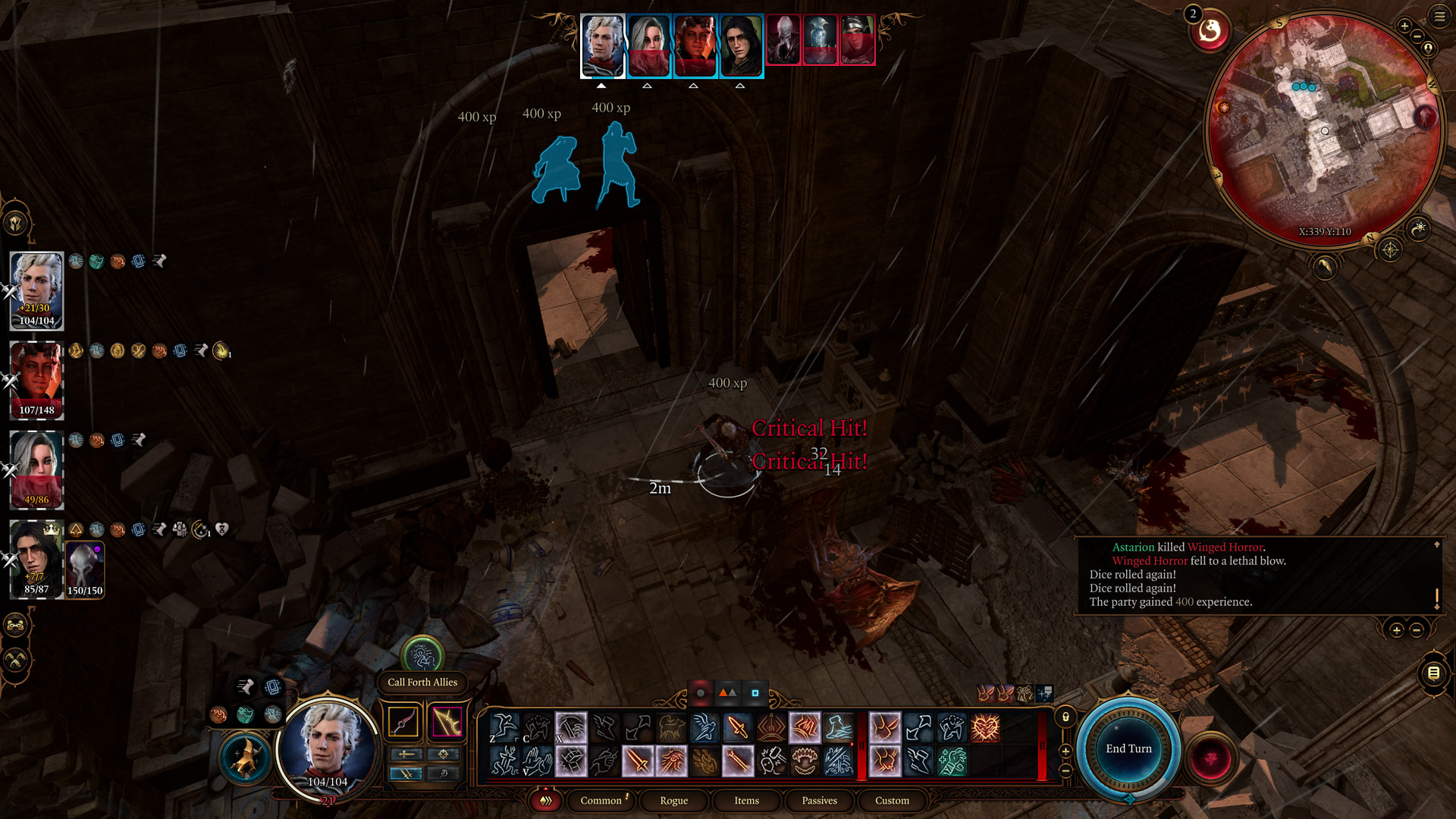End the current turn
The image size is (1456, 819).
1128,749
